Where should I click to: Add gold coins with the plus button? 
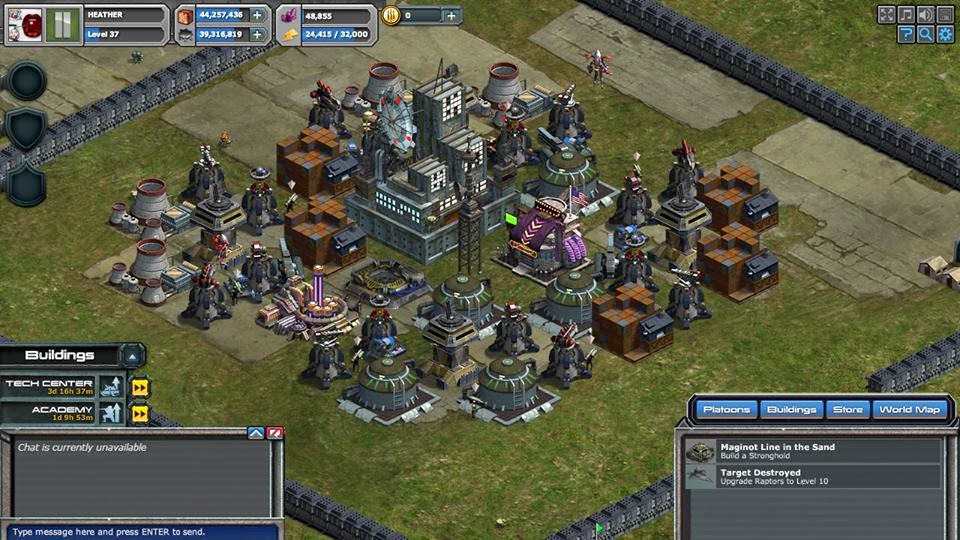click(451, 15)
